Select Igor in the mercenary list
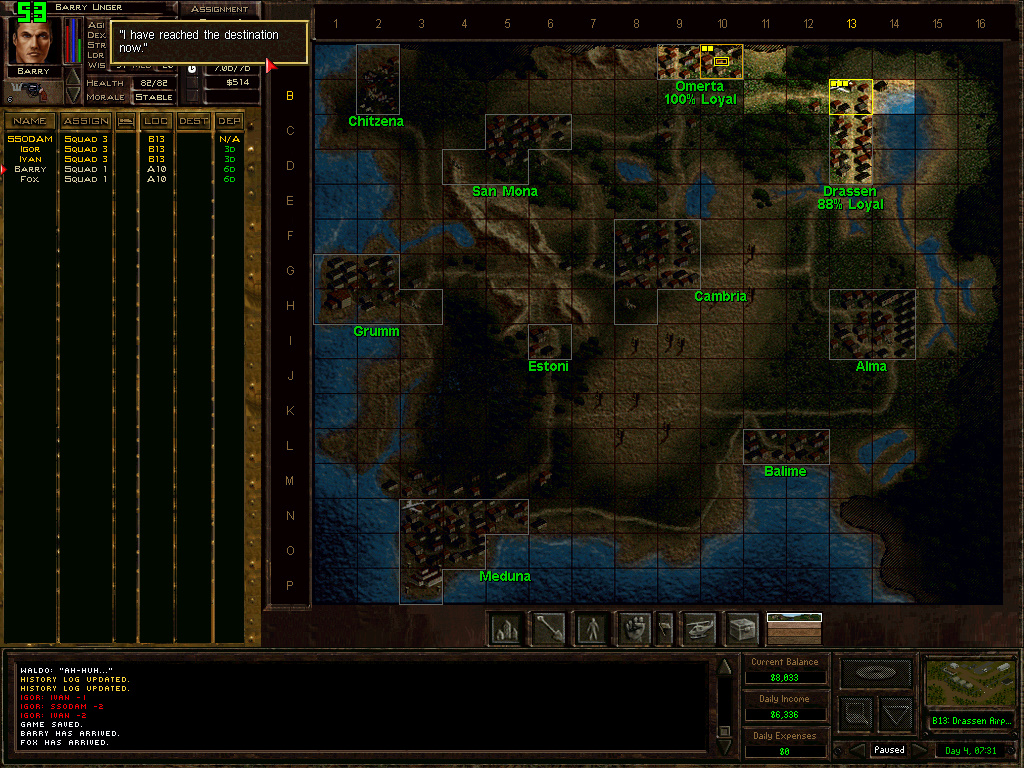1024x768 pixels. (x=30, y=149)
